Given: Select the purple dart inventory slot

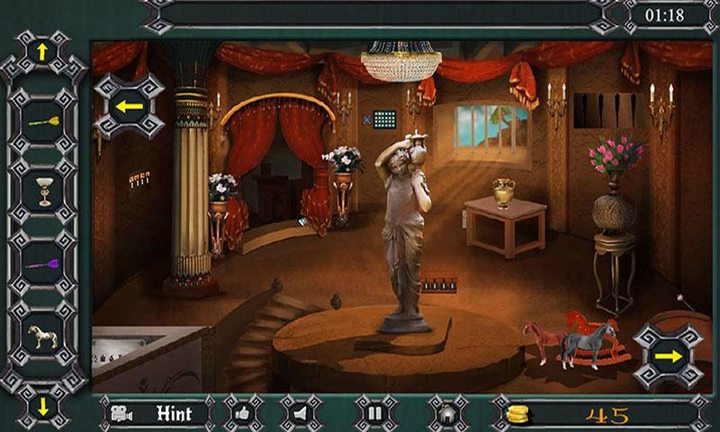Looking at the screenshot, I should [x=44, y=265].
